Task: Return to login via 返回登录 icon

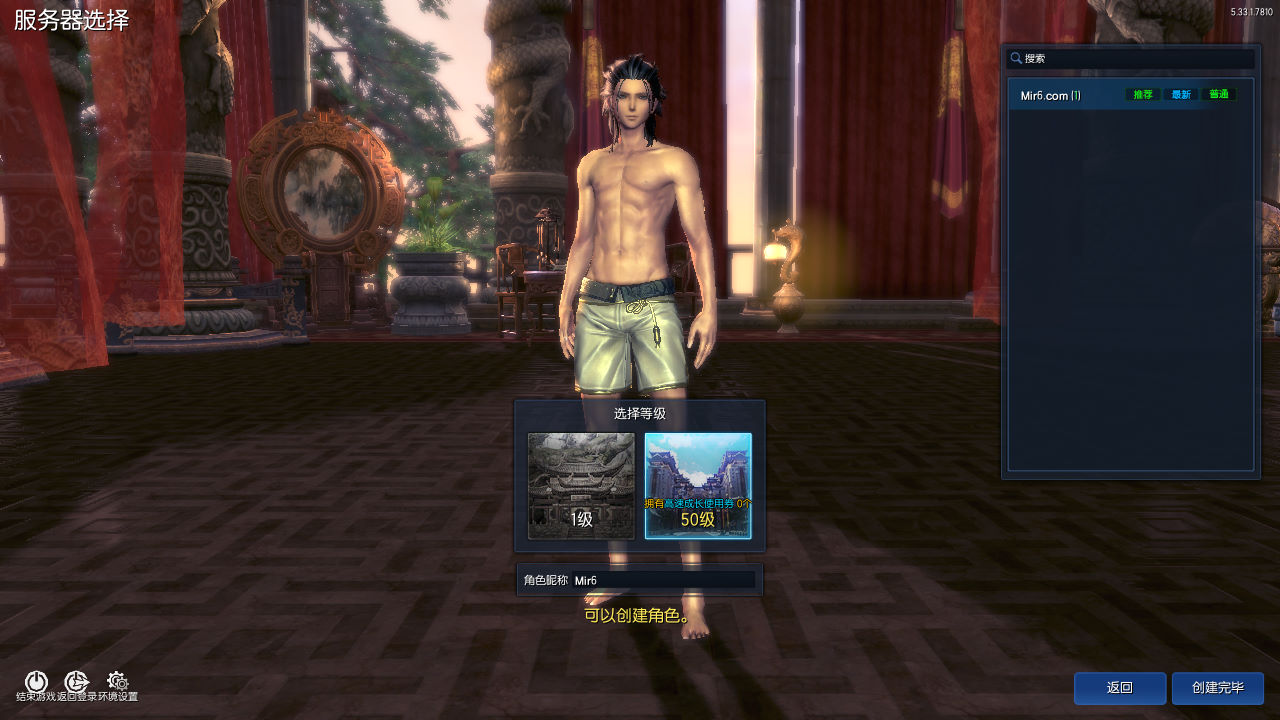Action: pyautogui.click(x=77, y=683)
